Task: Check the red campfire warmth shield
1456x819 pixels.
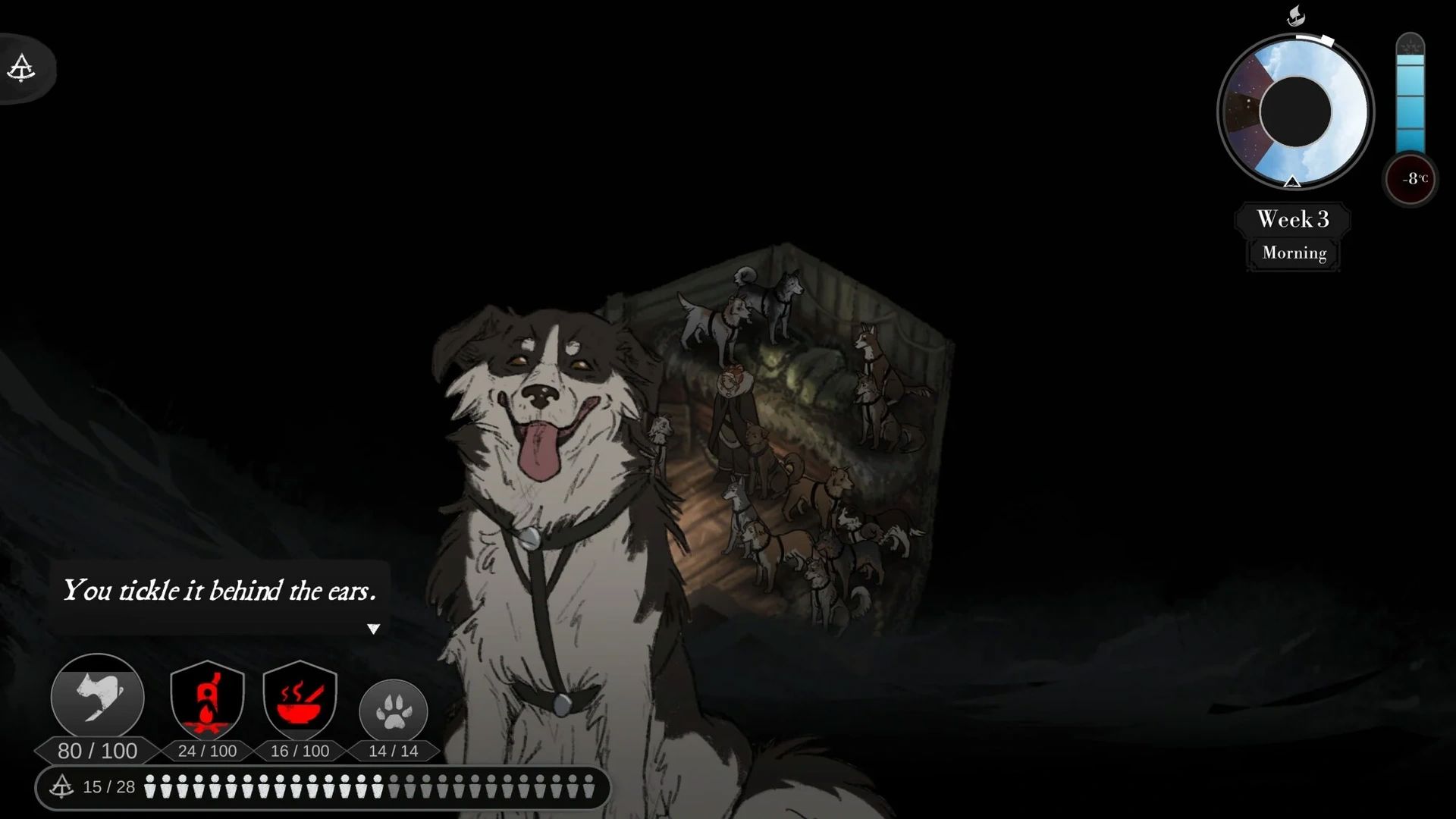Action: coord(207,699)
